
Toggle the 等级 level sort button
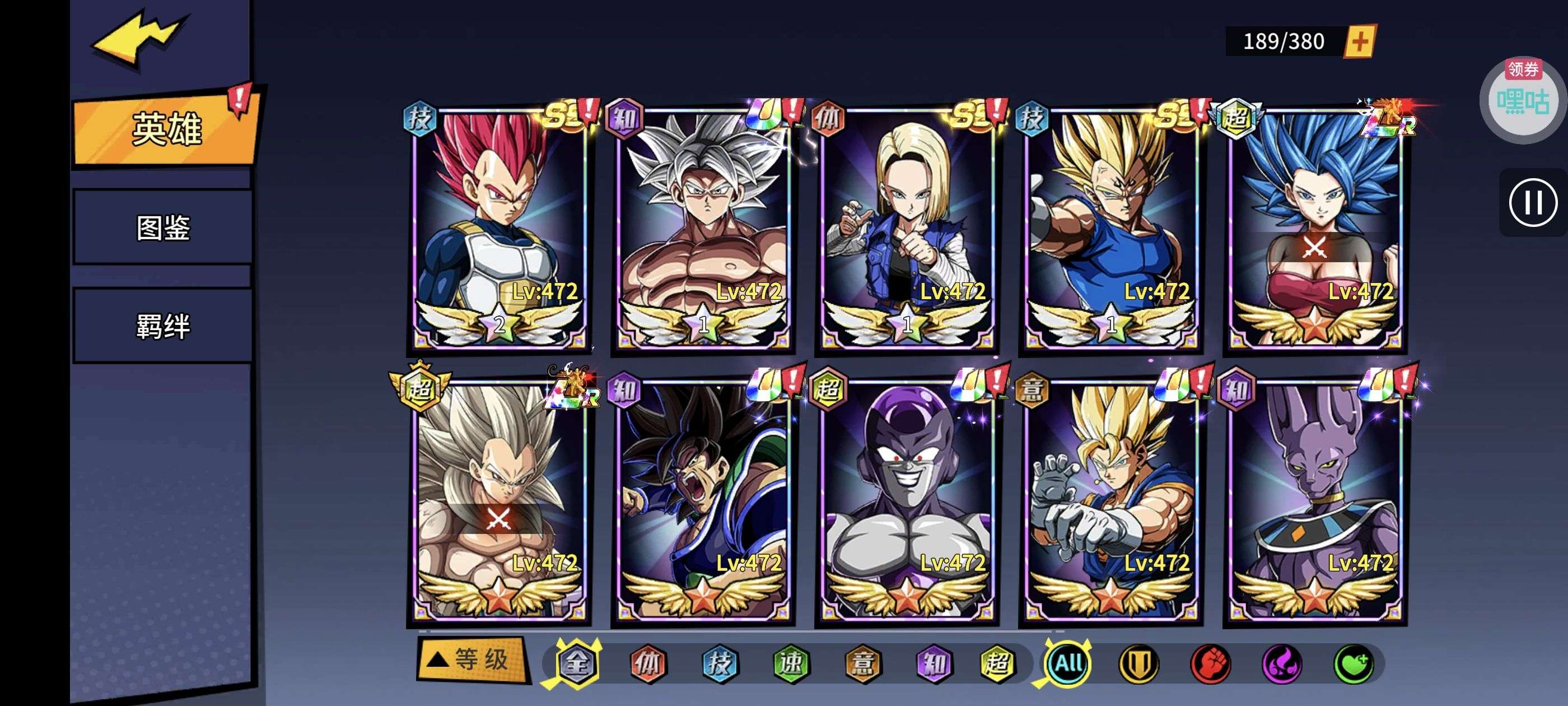(x=471, y=659)
